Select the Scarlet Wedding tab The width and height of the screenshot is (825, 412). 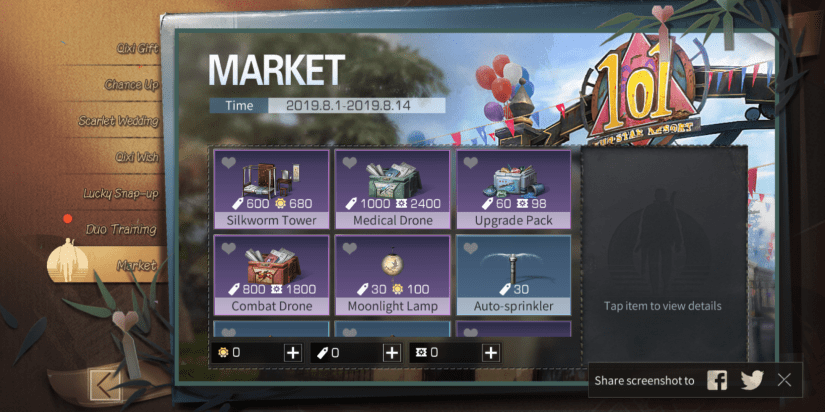click(x=118, y=121)
